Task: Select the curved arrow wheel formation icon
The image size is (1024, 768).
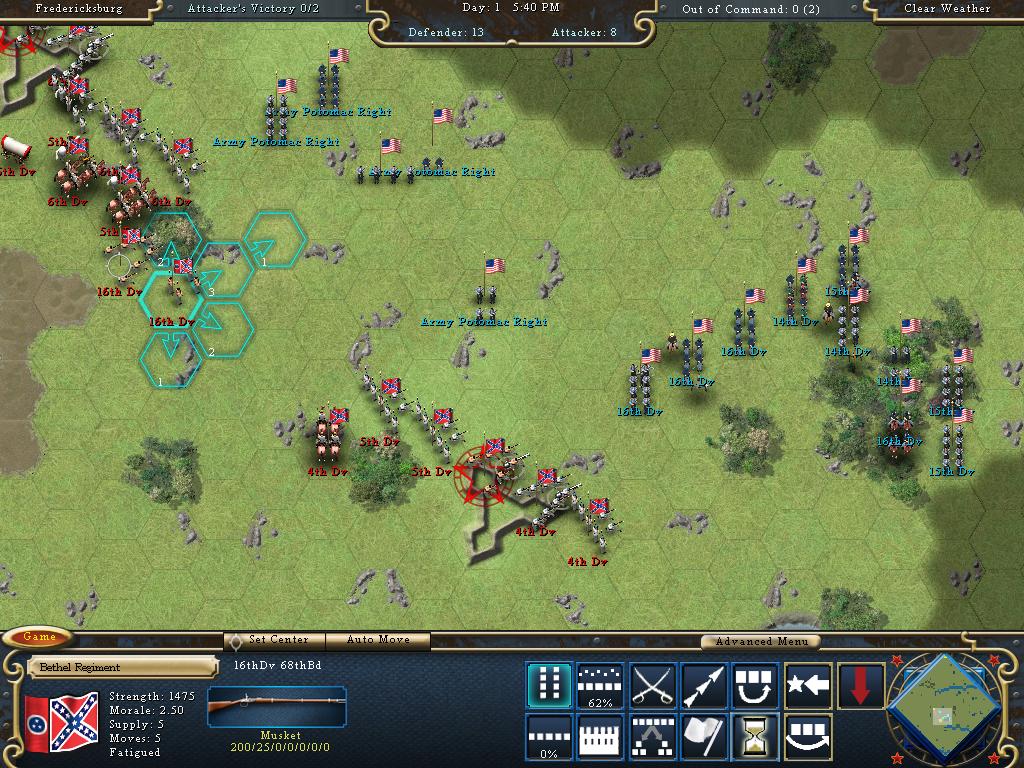Action: click(809, 737)
